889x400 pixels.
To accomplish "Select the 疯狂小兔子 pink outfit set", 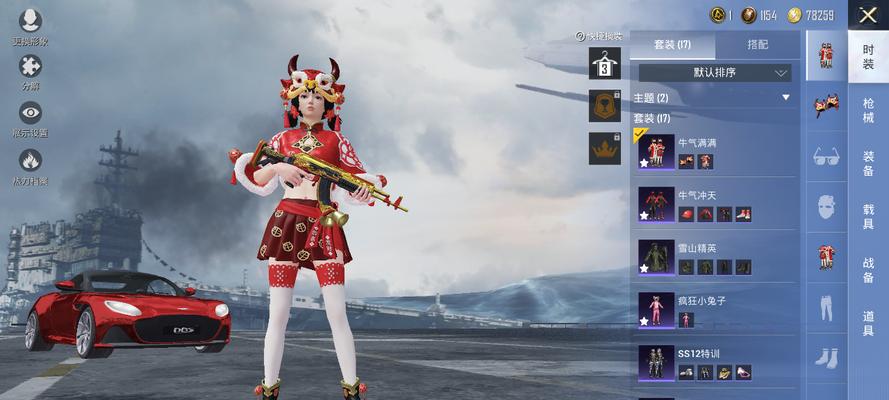I will coord(714,308).
